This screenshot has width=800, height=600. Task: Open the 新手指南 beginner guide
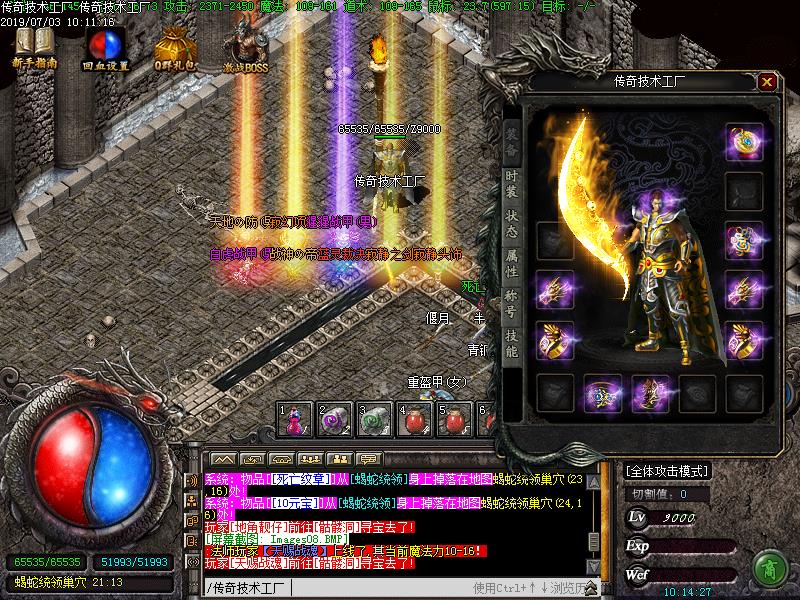pyautogui.click(x=35, y=47)
